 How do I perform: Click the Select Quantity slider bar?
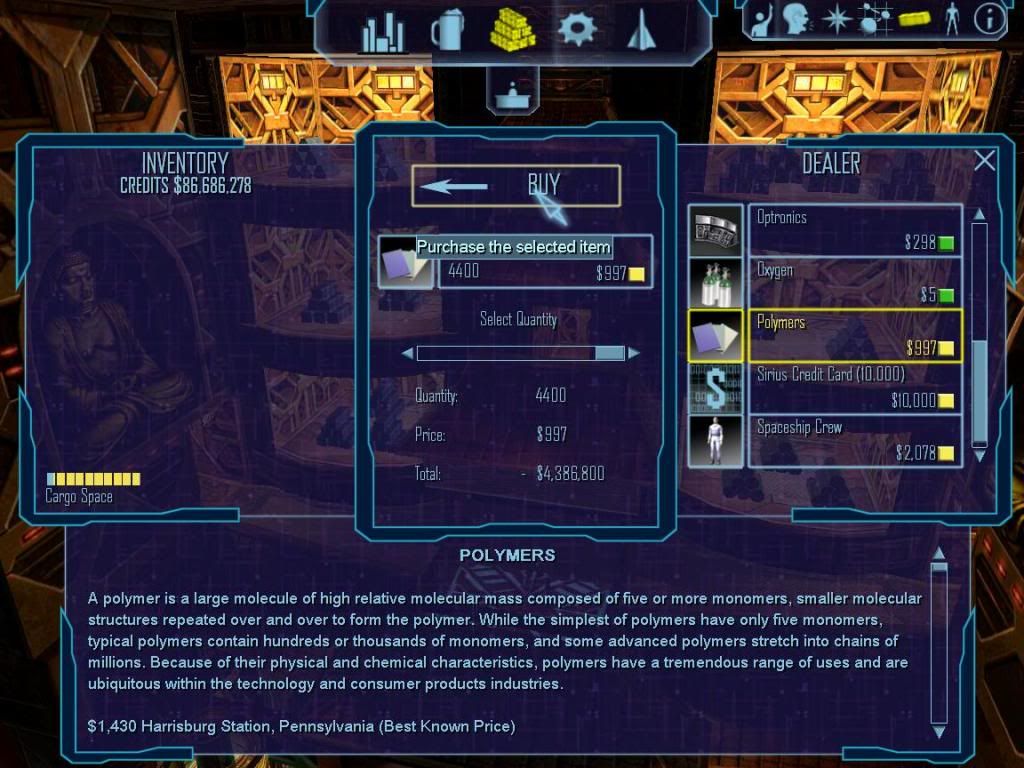coord(520,353)
